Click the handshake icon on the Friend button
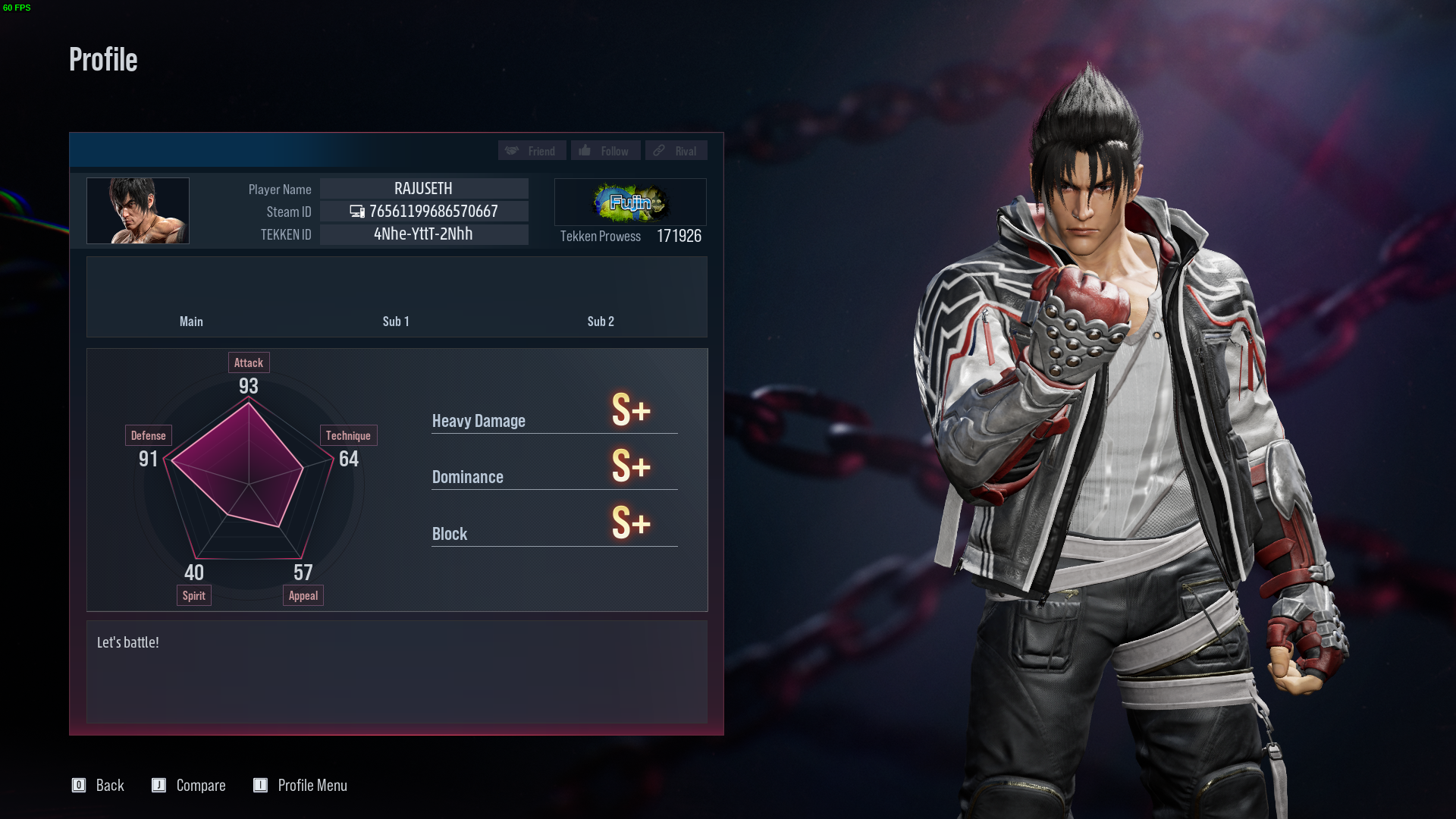This screenshot has width=1456, height=819. [512, 150]
